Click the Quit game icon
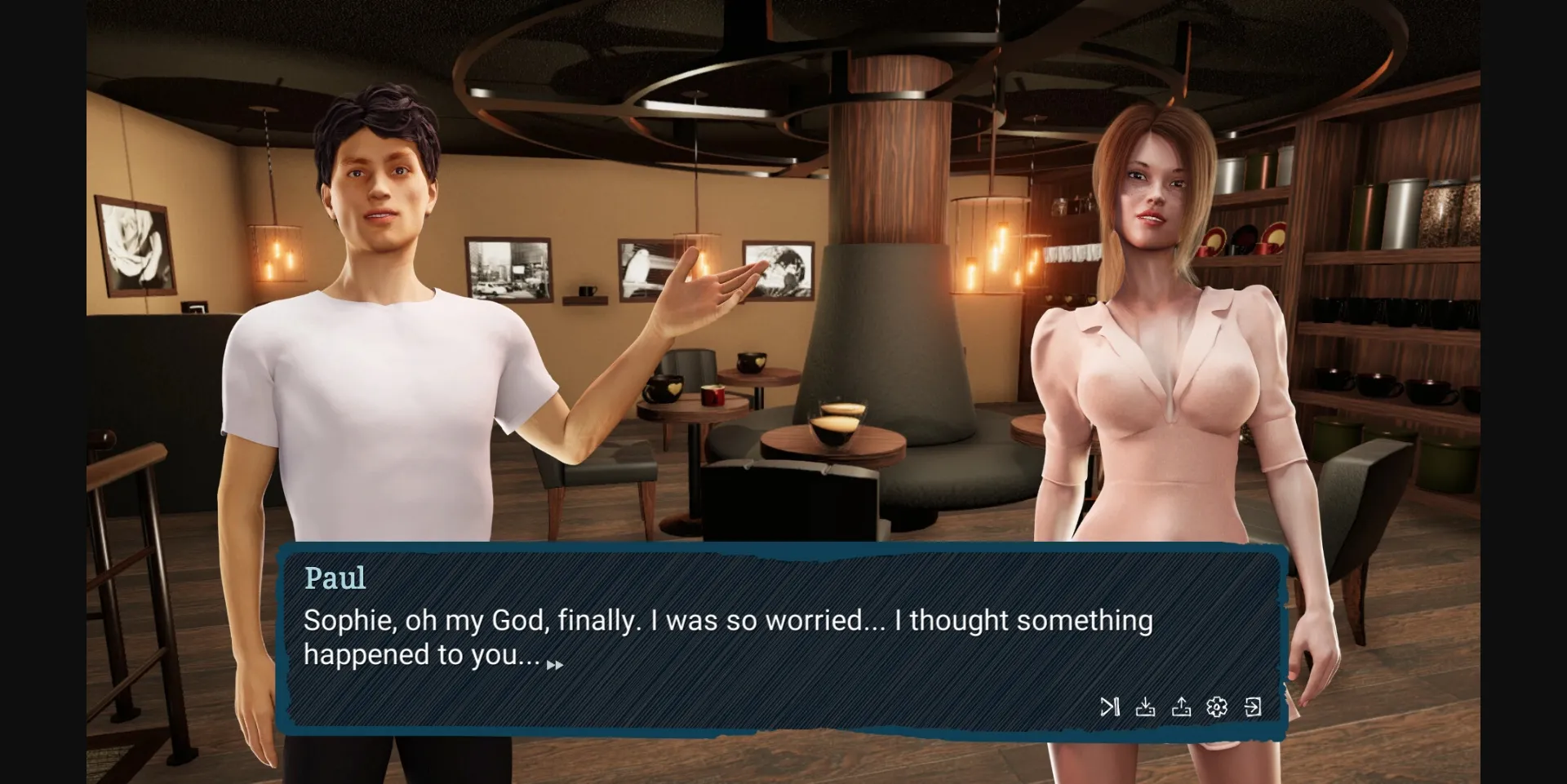The width and height of the screenshot is (1567, 784). coord(1253,706)
